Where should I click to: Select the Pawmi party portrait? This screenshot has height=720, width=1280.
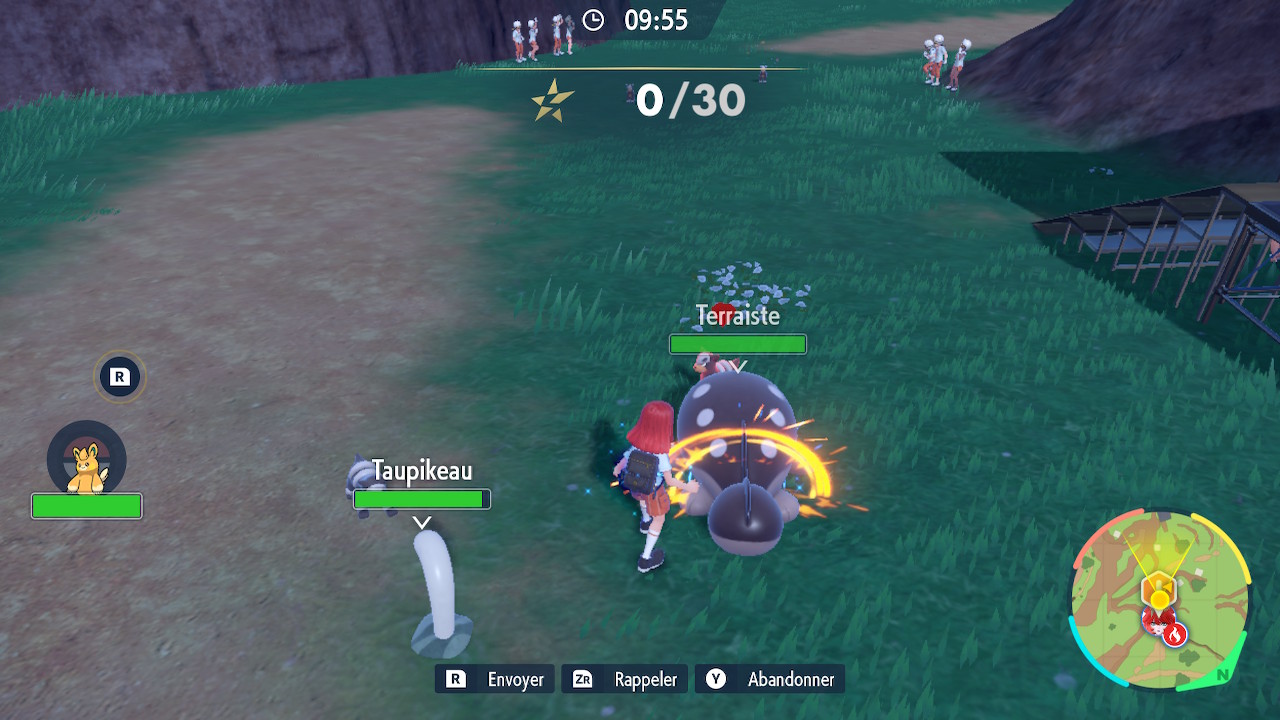87,461
